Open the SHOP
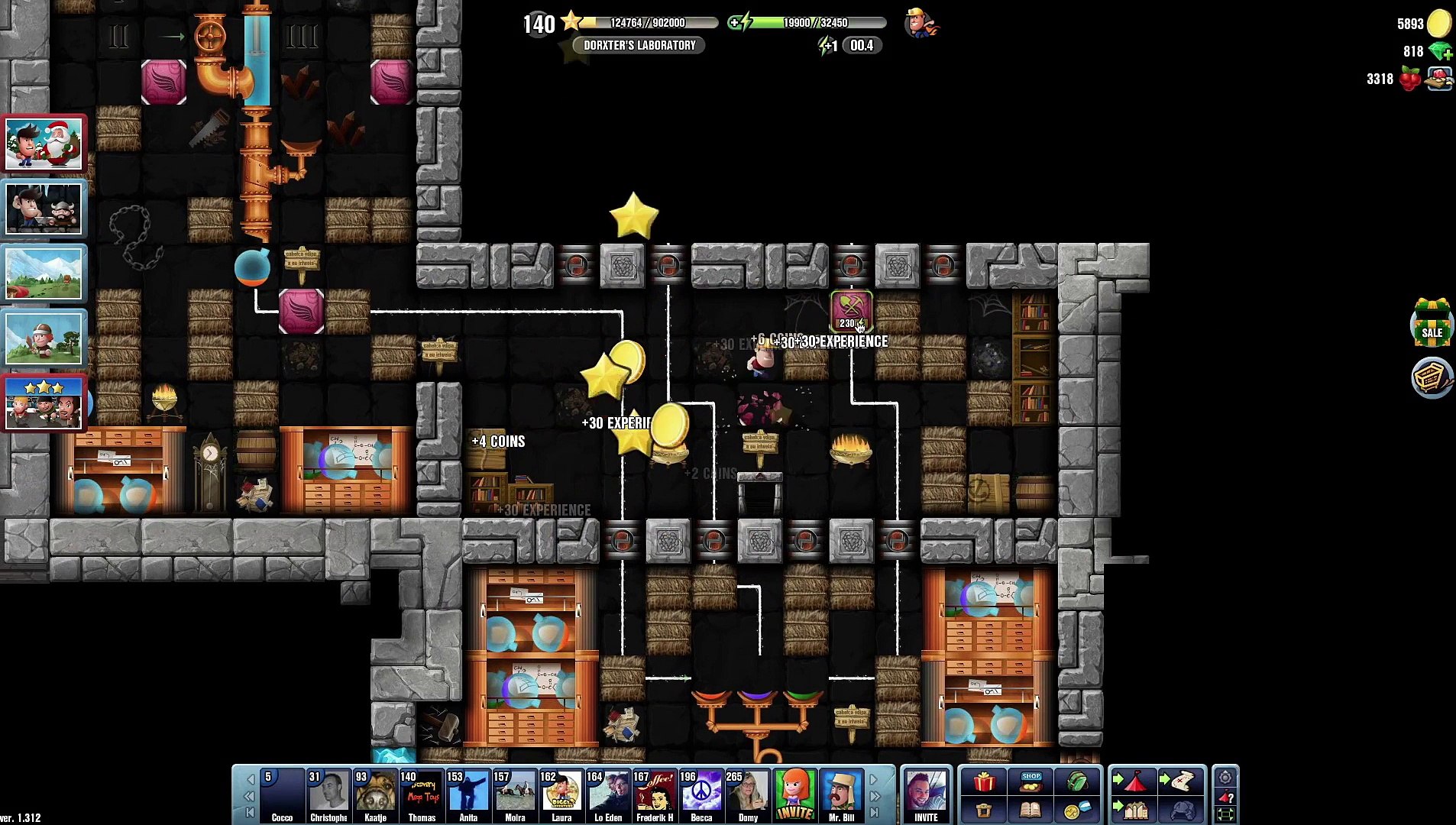 [1031, 781]
